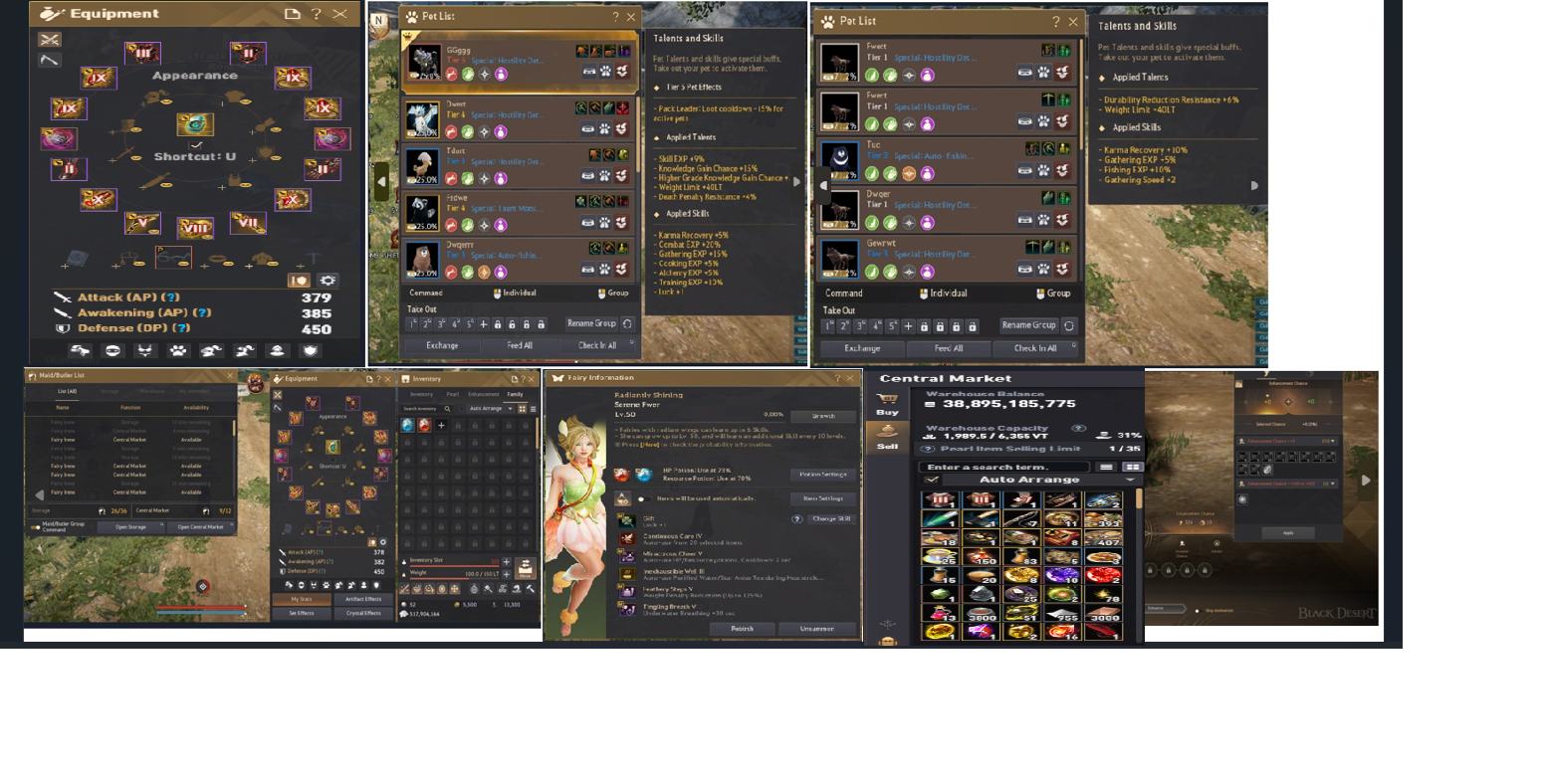Collapse the Pet List side panel with left arrow
This screenshot has width=1545, height=784.
pyautogui.click(x=381, y=181)
